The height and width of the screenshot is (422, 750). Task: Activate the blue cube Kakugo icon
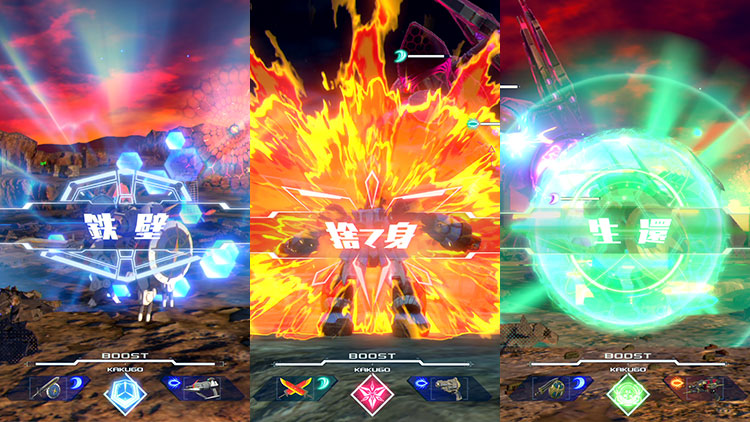pos(125,393)
